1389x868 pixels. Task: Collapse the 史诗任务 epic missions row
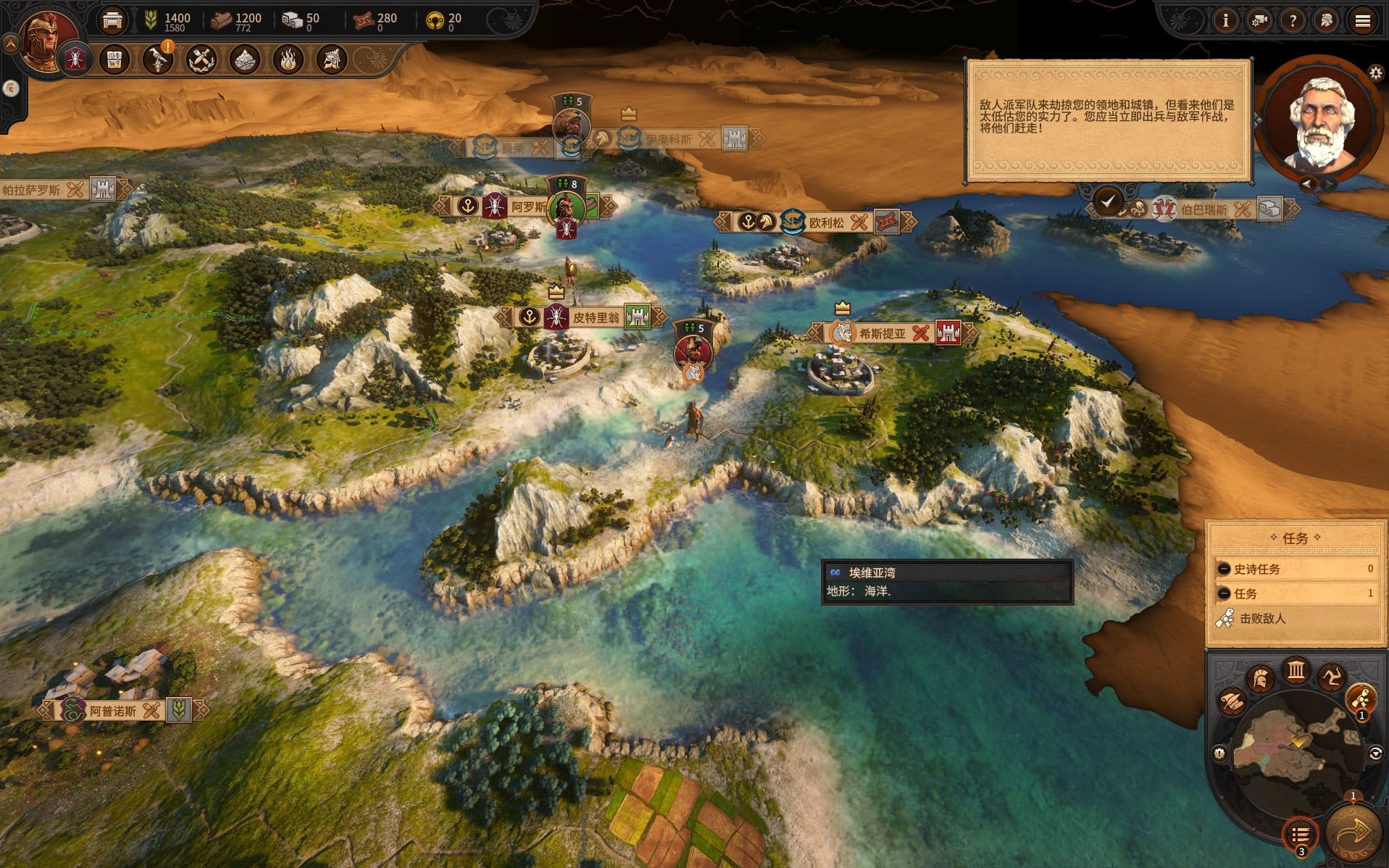click(x=1224, y=569)
